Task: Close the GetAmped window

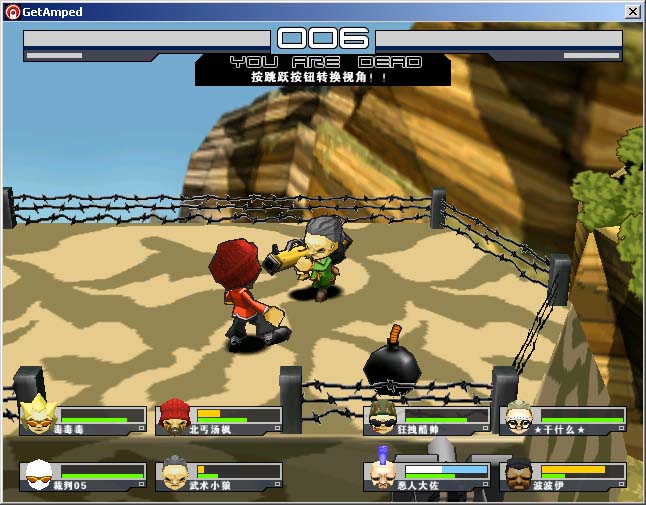Action: tap(633, 11)
